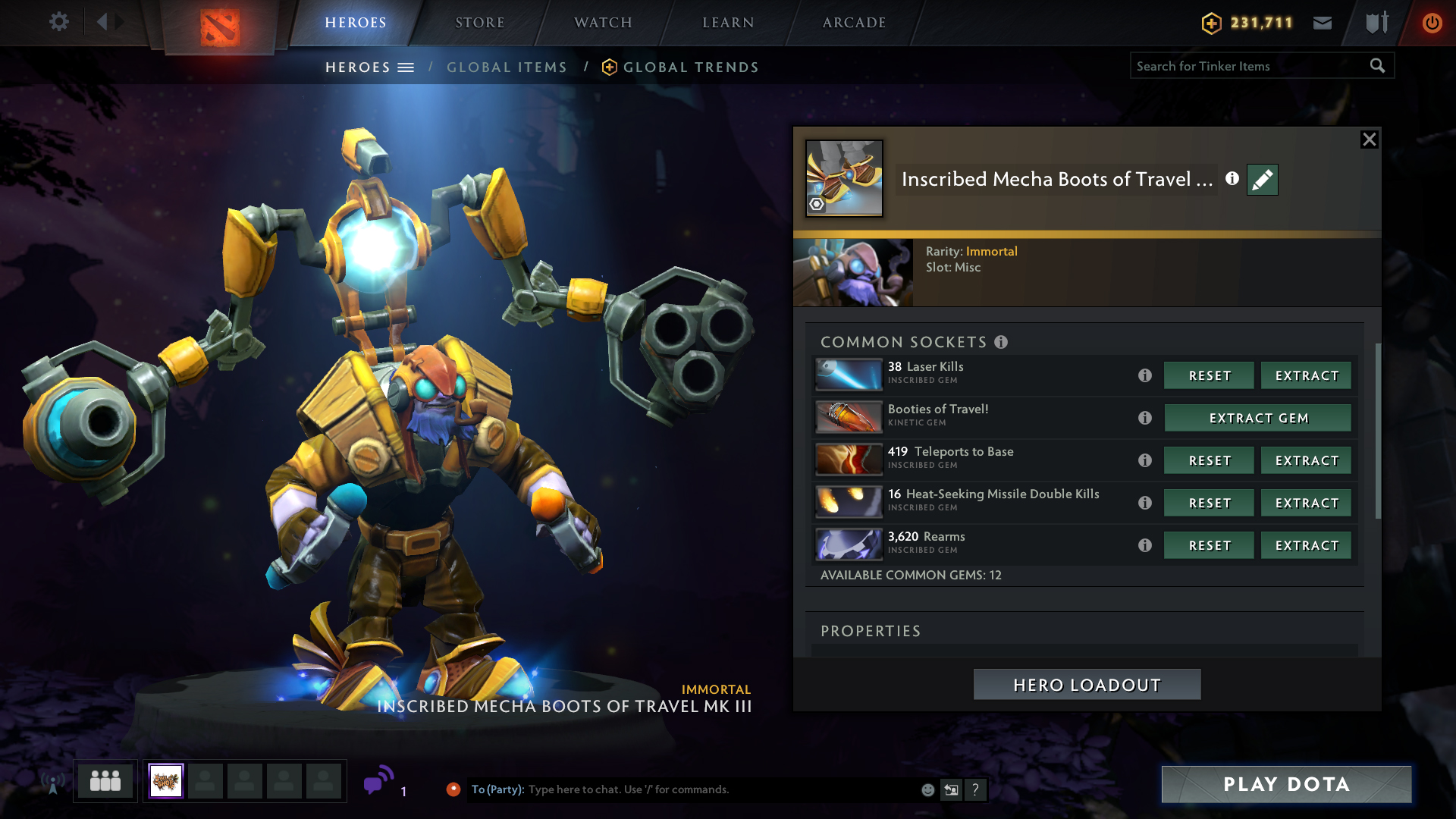1456x819 pixels.
Task: Reset the Laser Kills gem counter
Action: 1209,376
